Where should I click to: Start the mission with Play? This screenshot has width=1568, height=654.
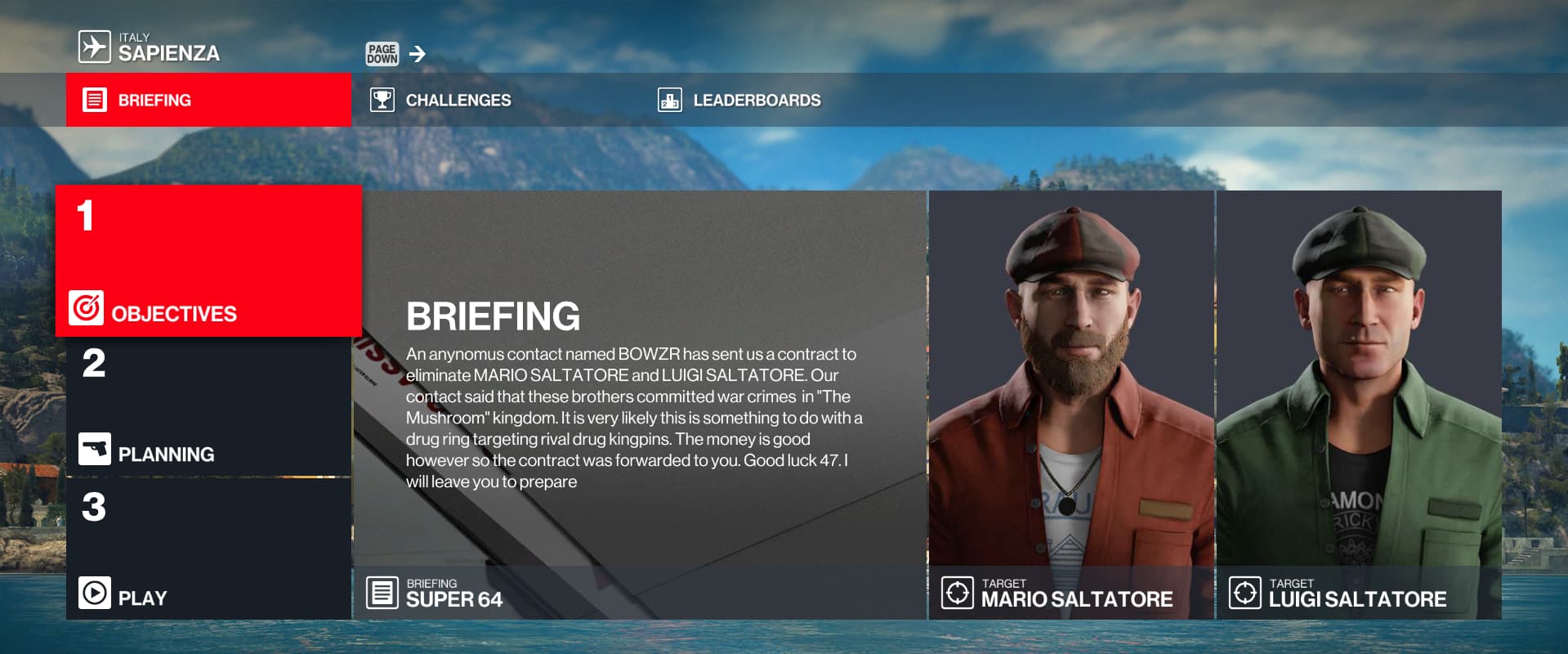coord(208,549)
